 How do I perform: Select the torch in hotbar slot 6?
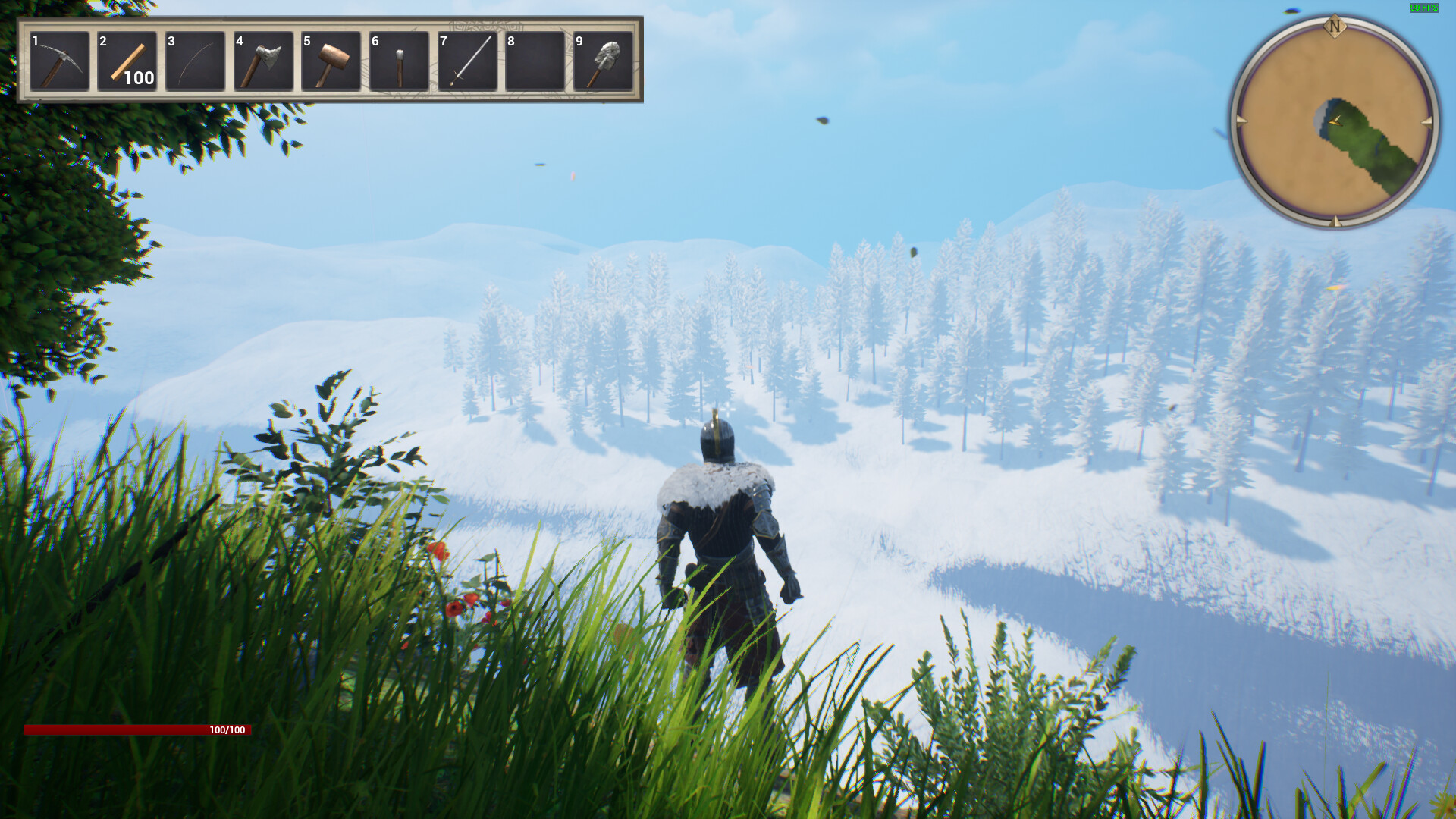coord(398,61)
